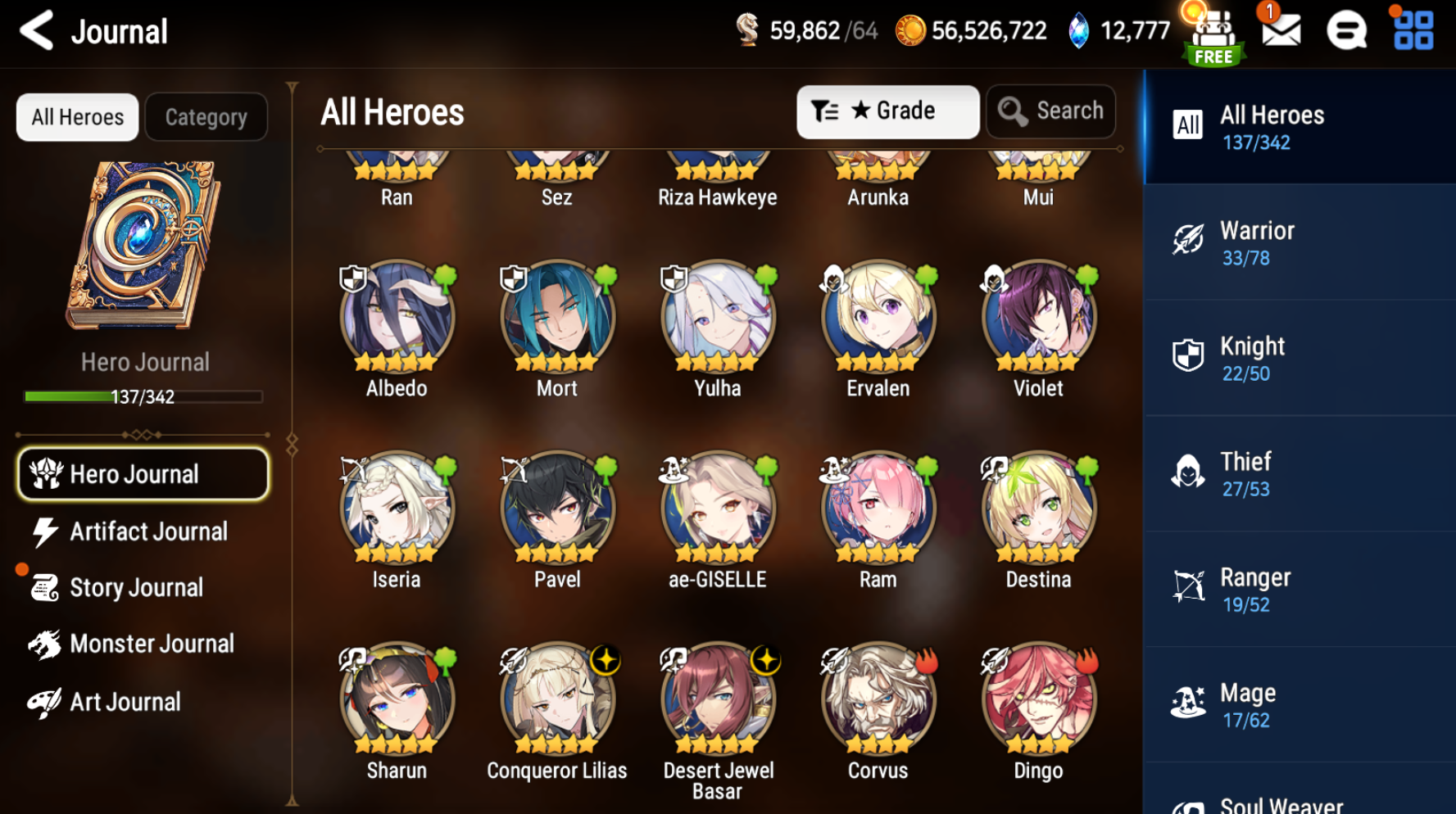Open the Artifact Journal
1456x814 pixels.
coord(147,532)
